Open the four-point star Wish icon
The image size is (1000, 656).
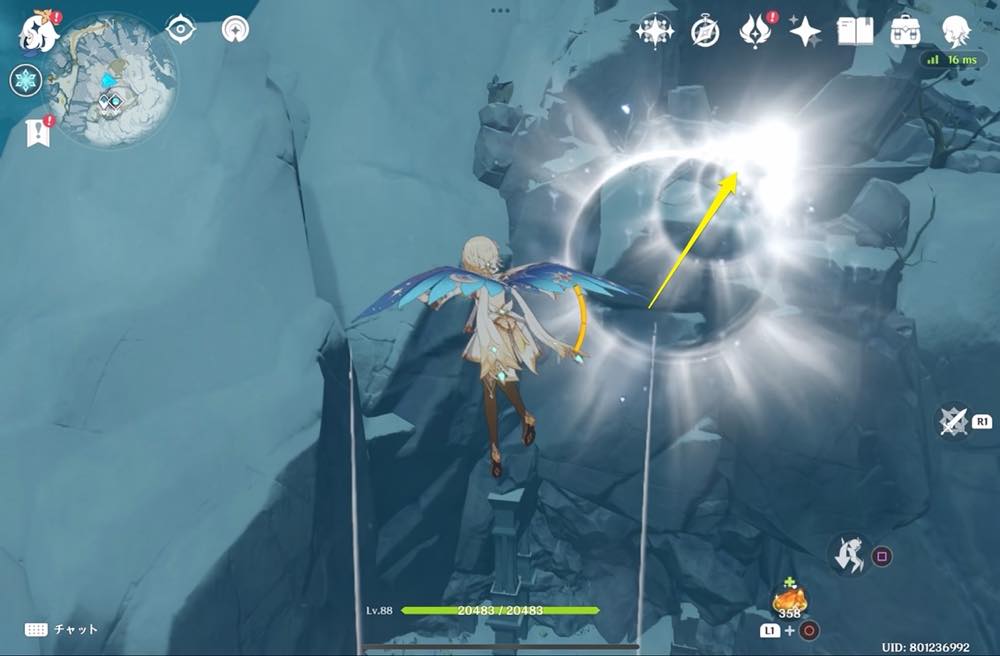805,32
